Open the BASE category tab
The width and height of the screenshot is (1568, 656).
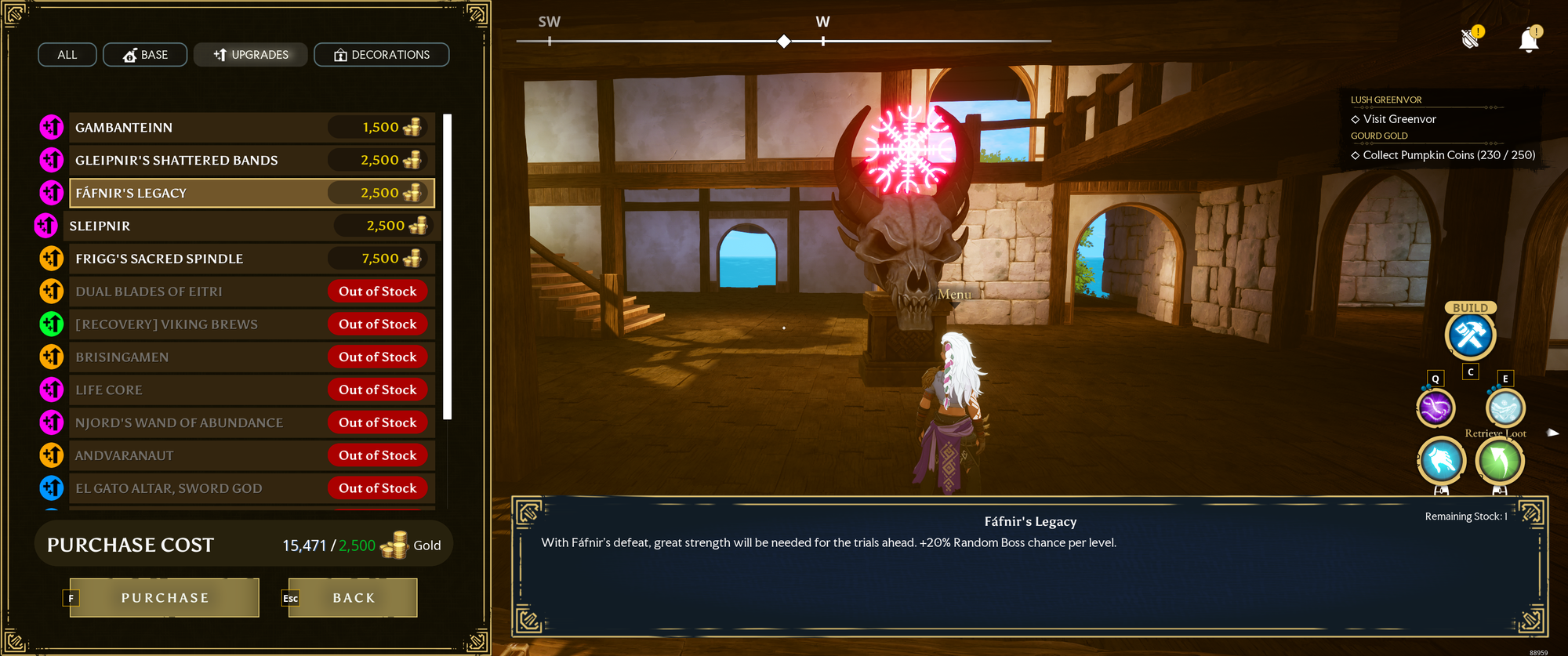145,55
